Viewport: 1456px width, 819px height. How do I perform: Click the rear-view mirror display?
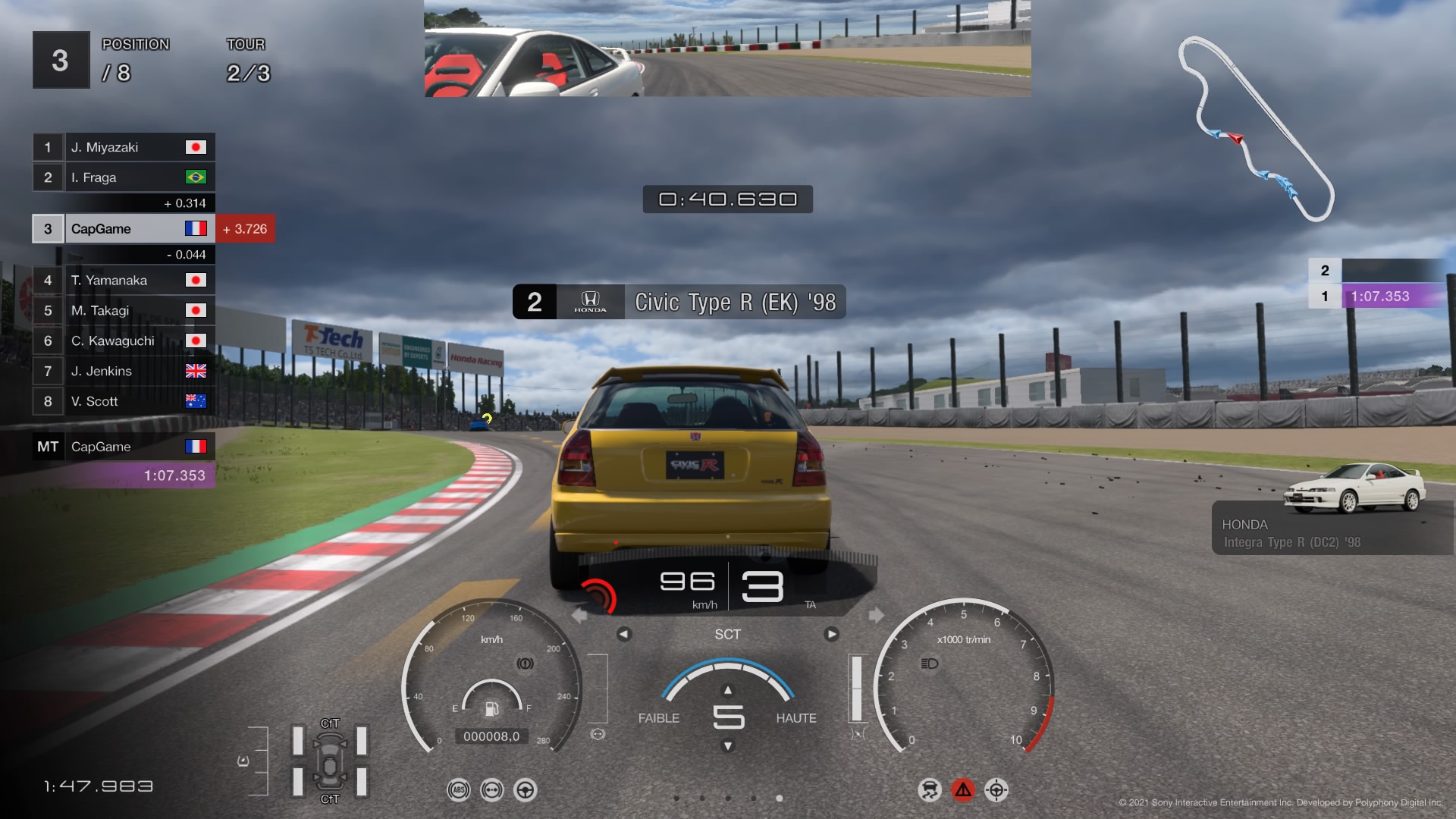click(x=726, y=49)
